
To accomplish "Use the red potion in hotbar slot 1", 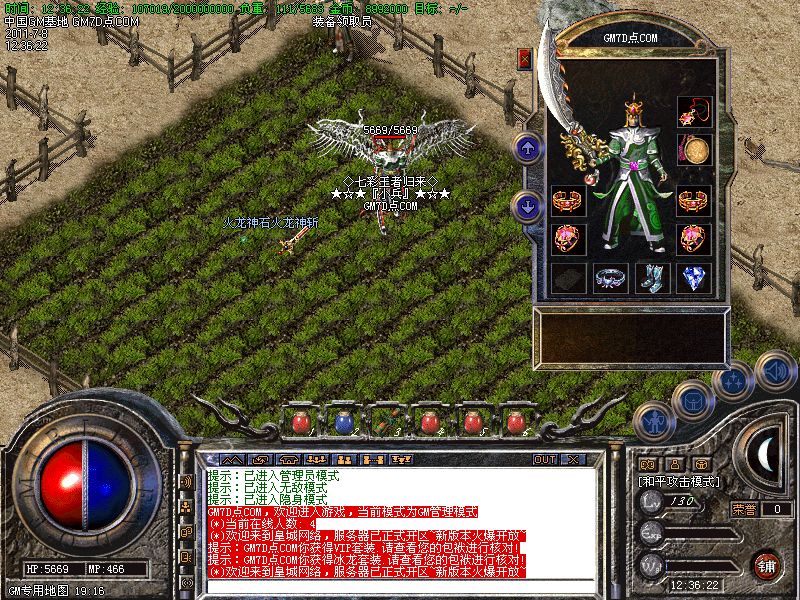I will click(300, 422).
